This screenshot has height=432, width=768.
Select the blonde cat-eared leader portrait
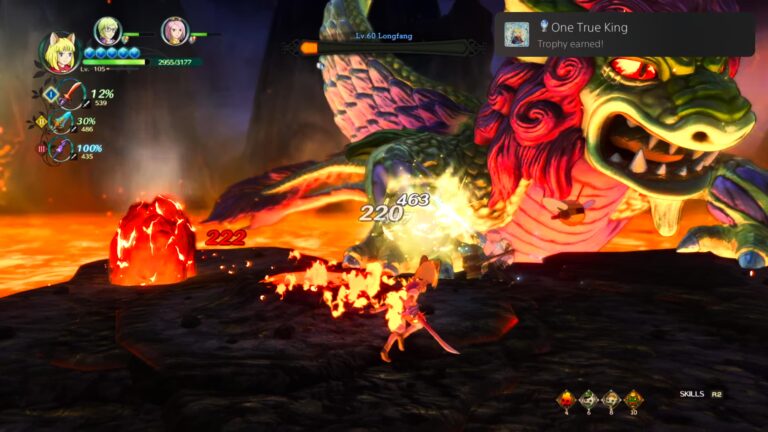pyautogui.click(x=60, y=53)
